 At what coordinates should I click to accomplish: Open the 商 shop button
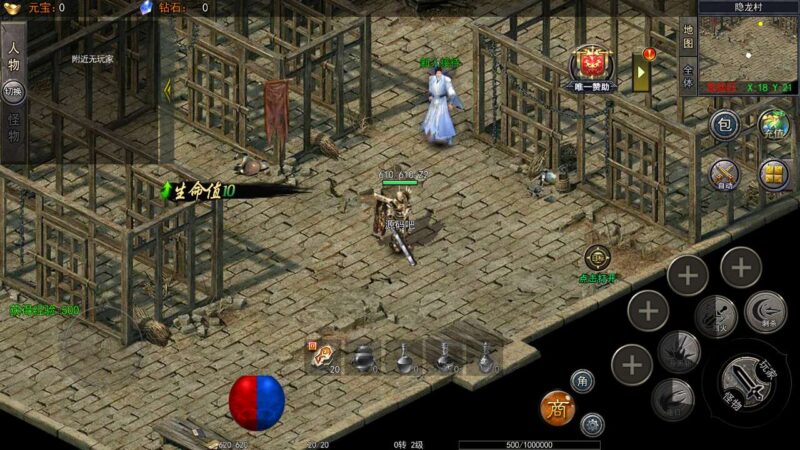click(557, 406)
